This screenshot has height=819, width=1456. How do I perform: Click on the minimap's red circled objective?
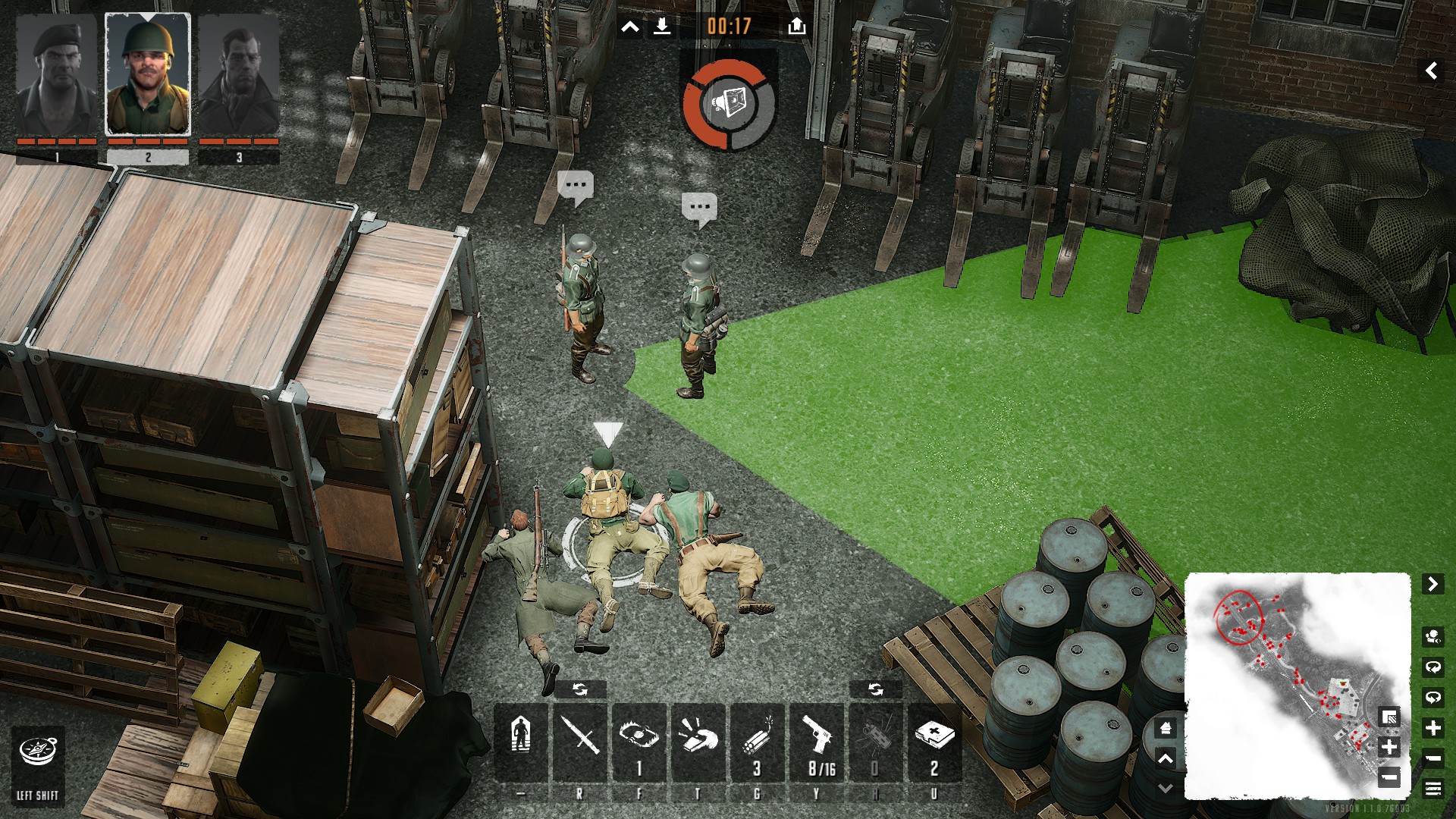point(1238,615)
